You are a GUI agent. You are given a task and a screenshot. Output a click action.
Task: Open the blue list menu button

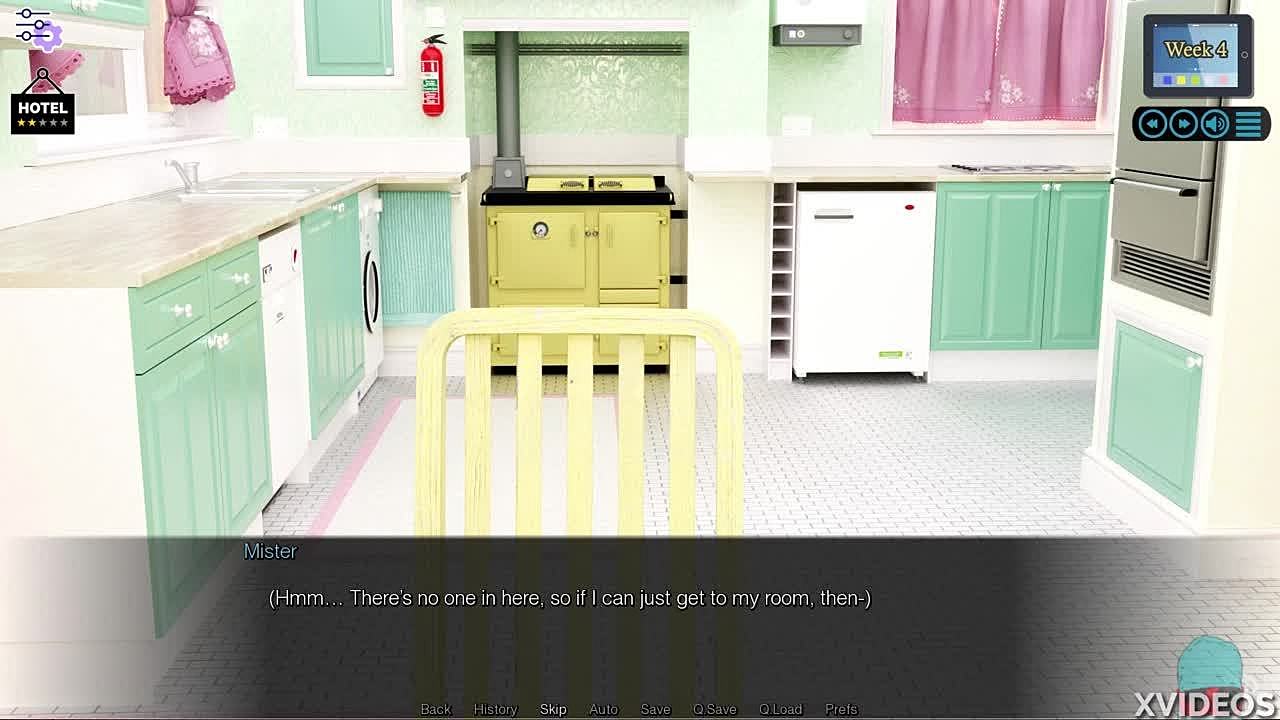tap(1248, 123)
